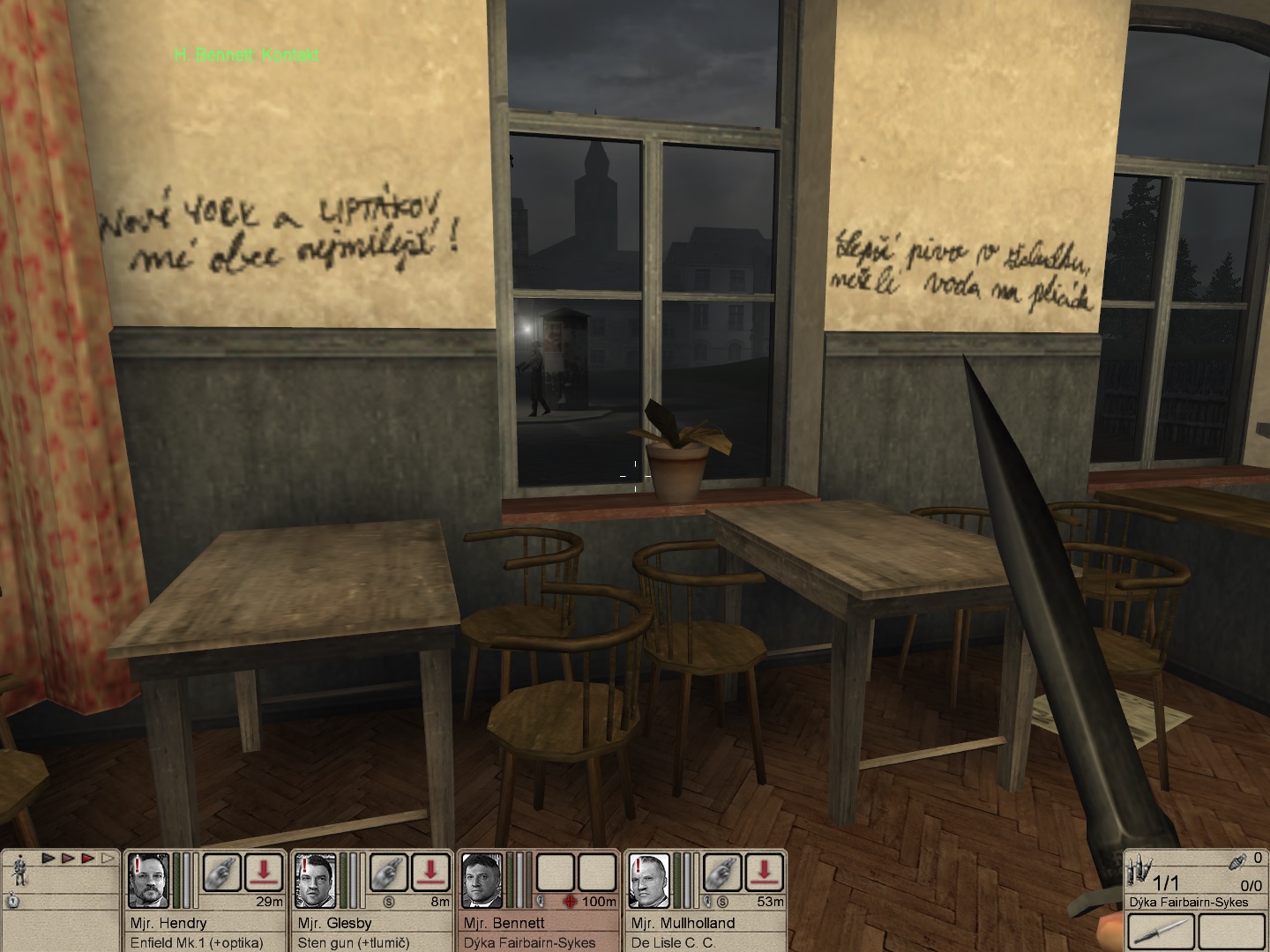Select the Fairbairn-Sykes dagger weapon slot
The width and height of the screenshot is (1270, 952).
pyautogui.click(x=1160, y=932)
